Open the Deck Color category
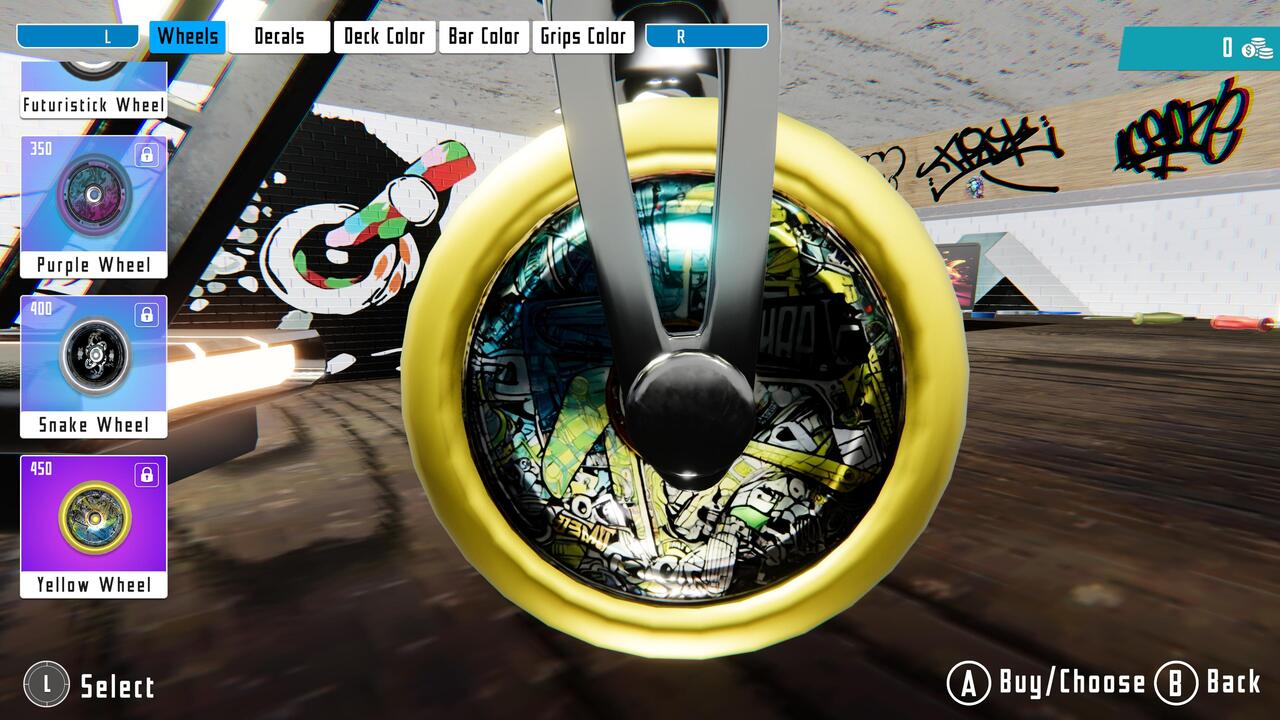 pos(384,36)
